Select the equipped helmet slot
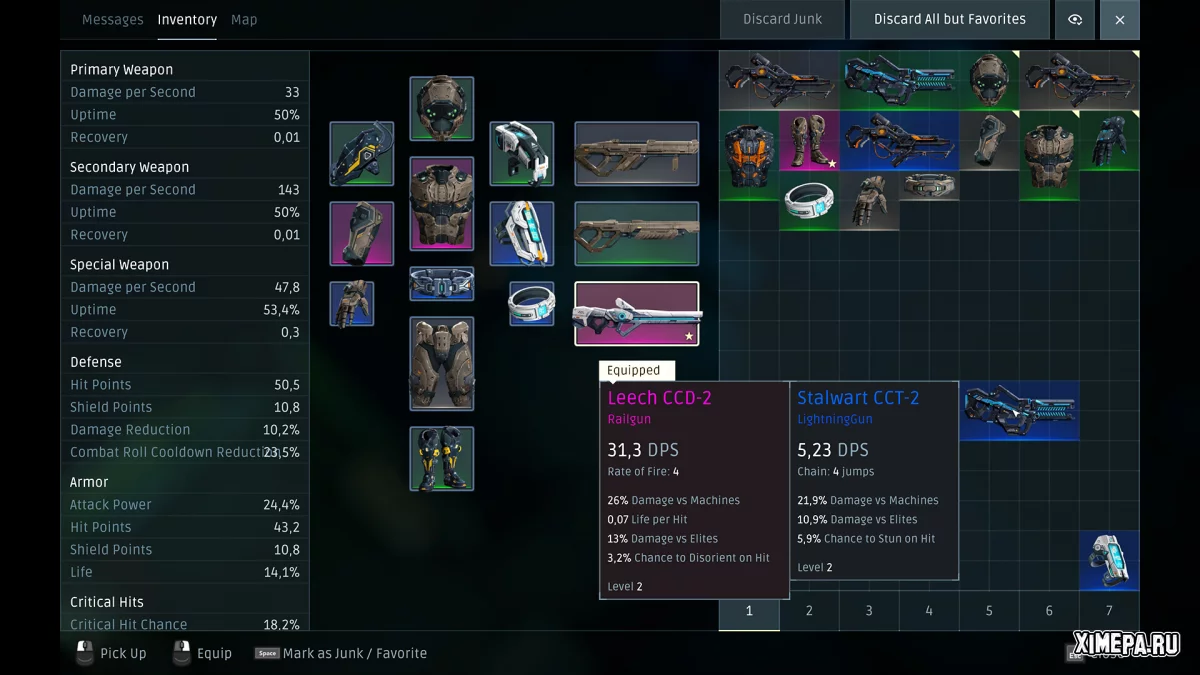Viewport: 1200px width, 675px height. point(441,108)
